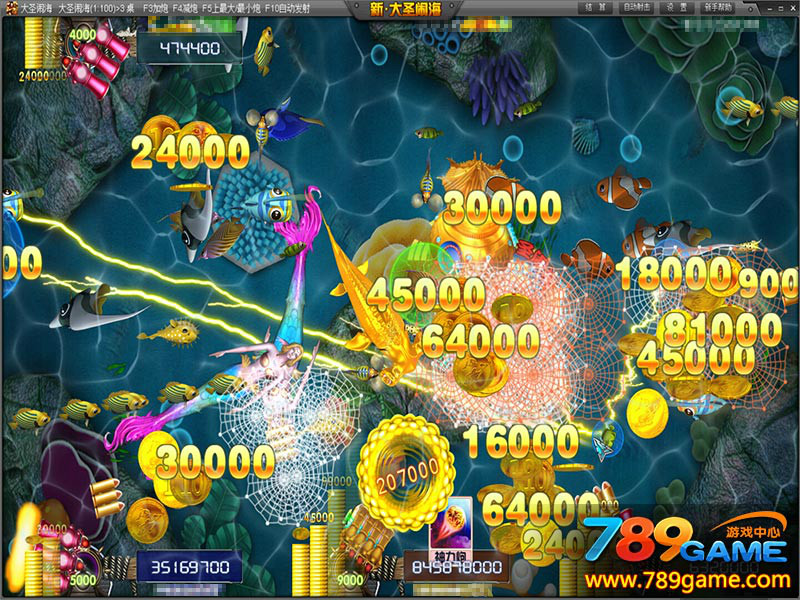Show the 新手帮助 beginner help
The image size is (800, 600).
pyautogui.click(x=718, y=7)
